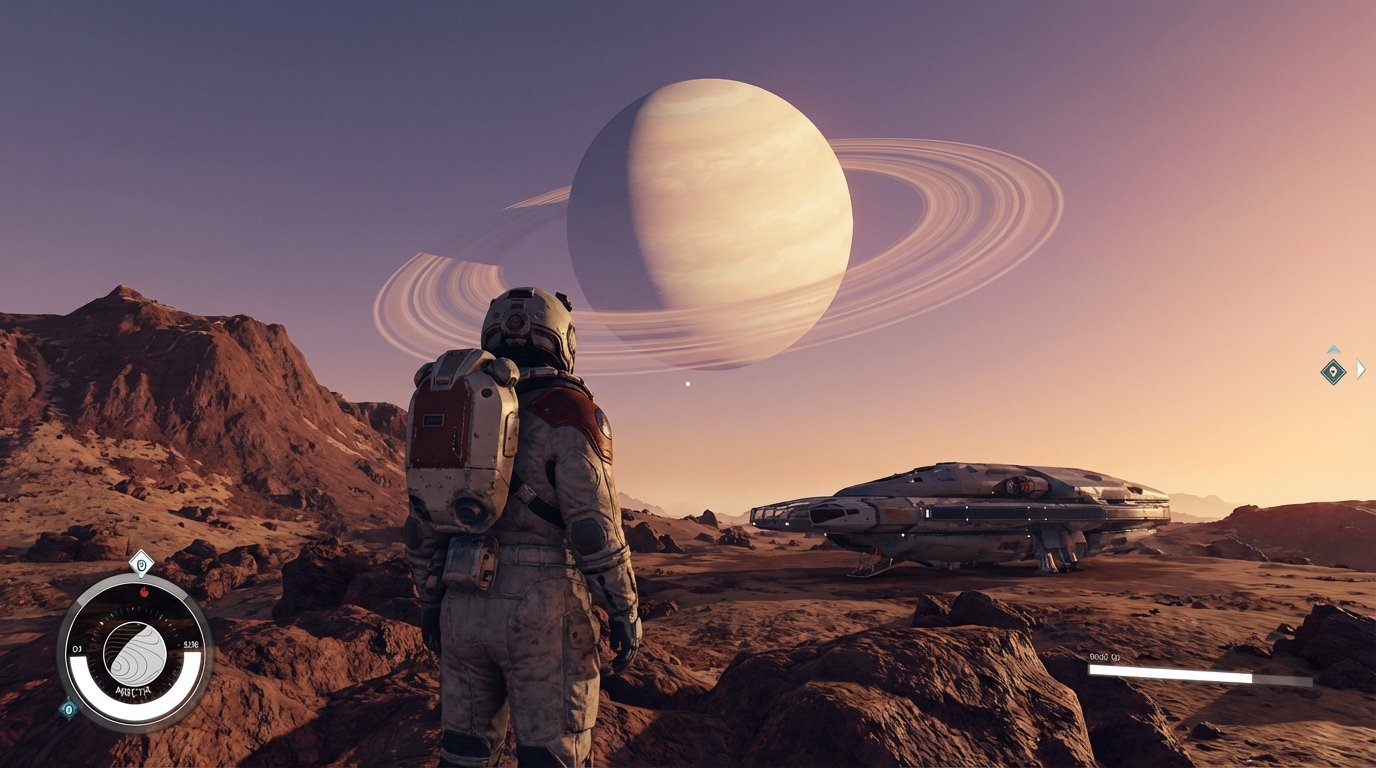Toggle the teal chevron above the waypoint marker
This screenshot has width=1376, height=768.
[x=1334, y=349]
